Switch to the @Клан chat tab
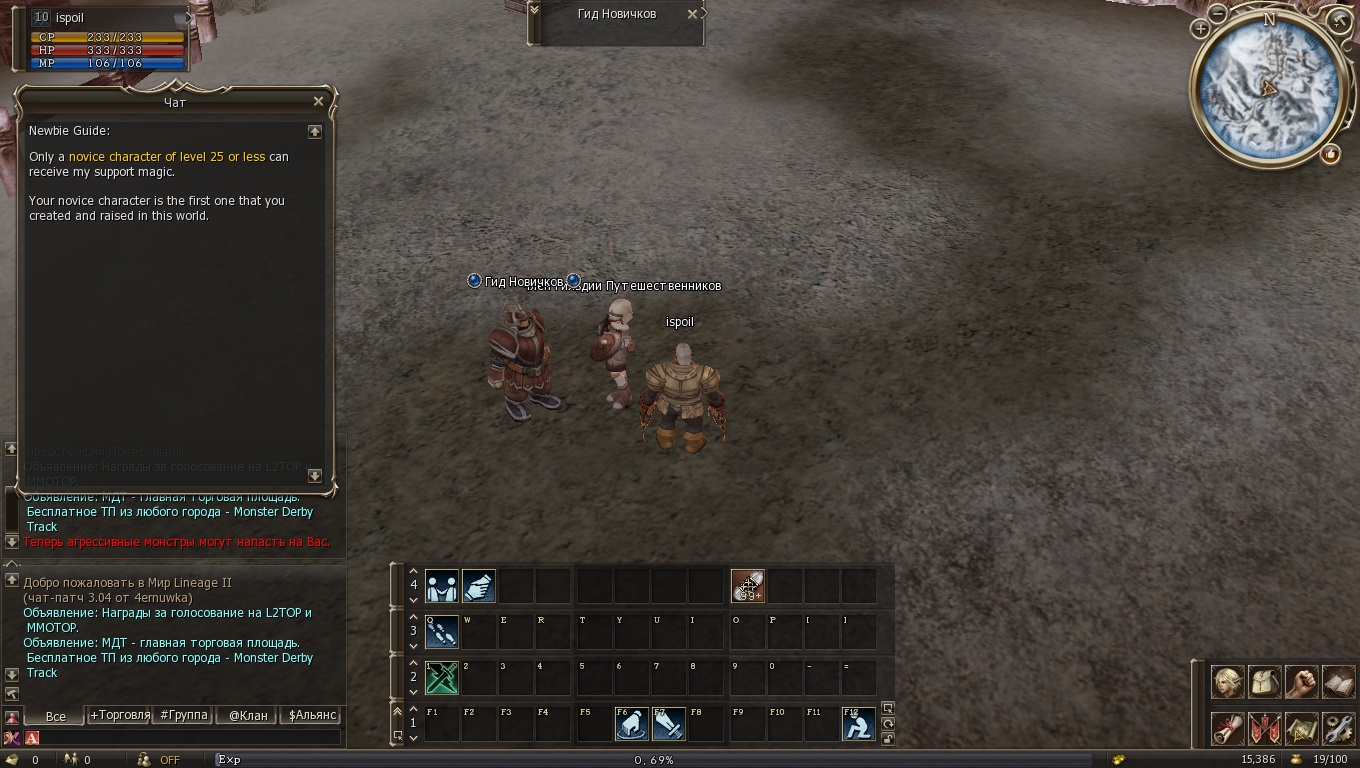The height and width of the screenshot is (768, 1360). pyautogui.click(x=248, y=715)
